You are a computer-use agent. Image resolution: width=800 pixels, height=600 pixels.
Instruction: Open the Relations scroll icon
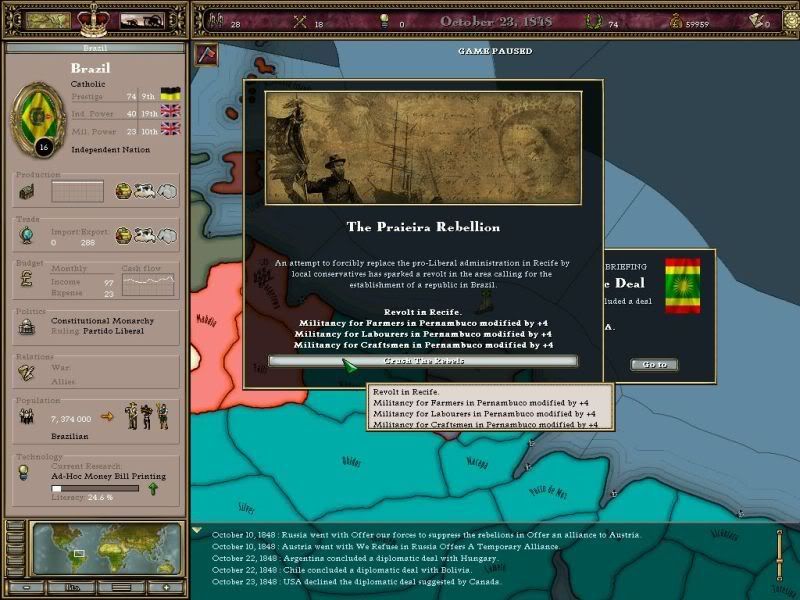coord(27,371)
